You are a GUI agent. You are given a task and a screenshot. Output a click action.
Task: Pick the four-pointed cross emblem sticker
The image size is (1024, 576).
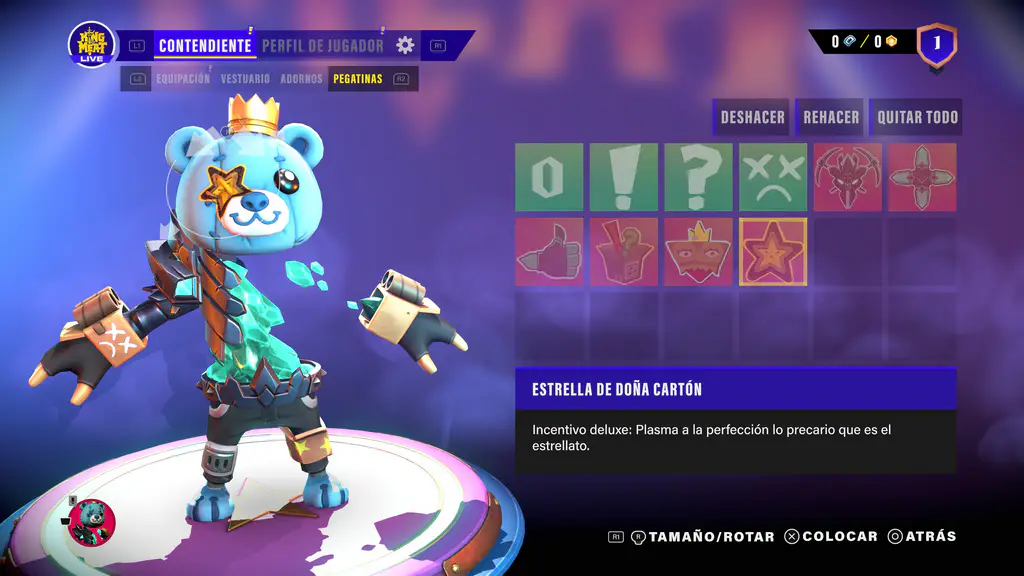(922, 177)
